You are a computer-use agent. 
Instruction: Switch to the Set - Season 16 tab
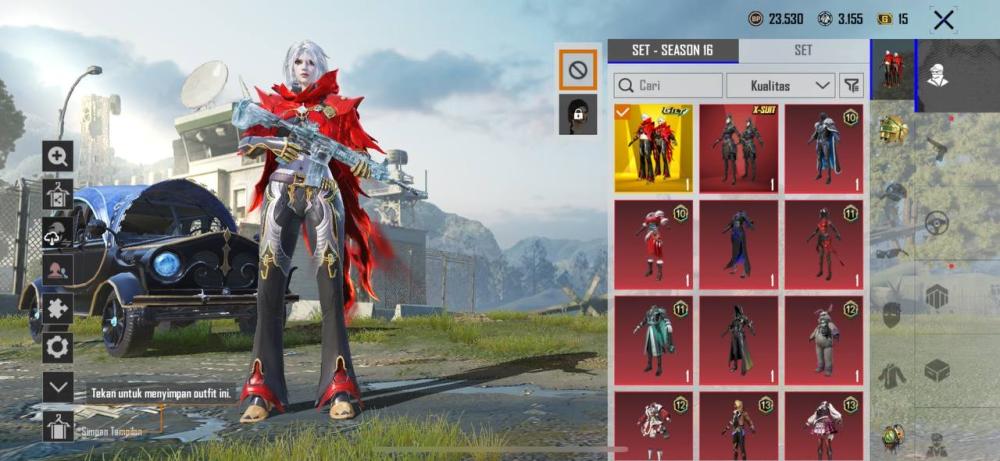click(x=673, y=50)
